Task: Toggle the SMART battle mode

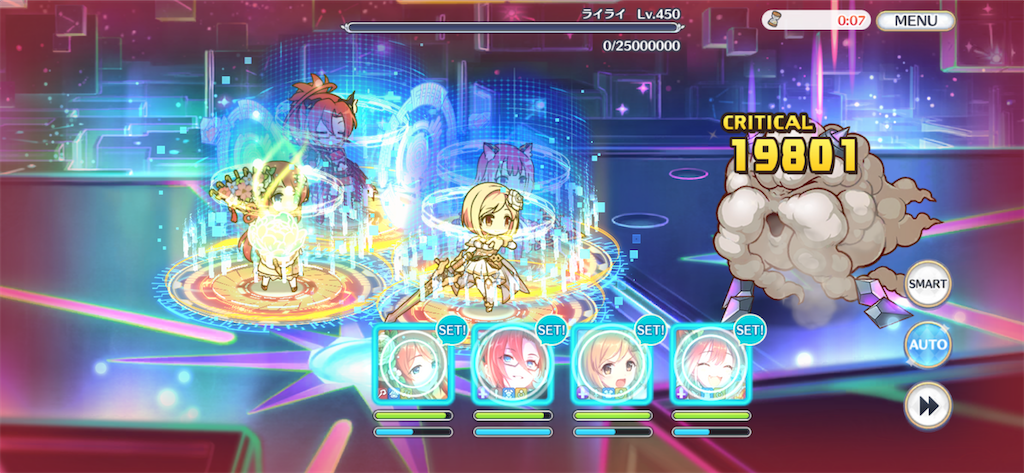Action: click(x=927, y=284)
